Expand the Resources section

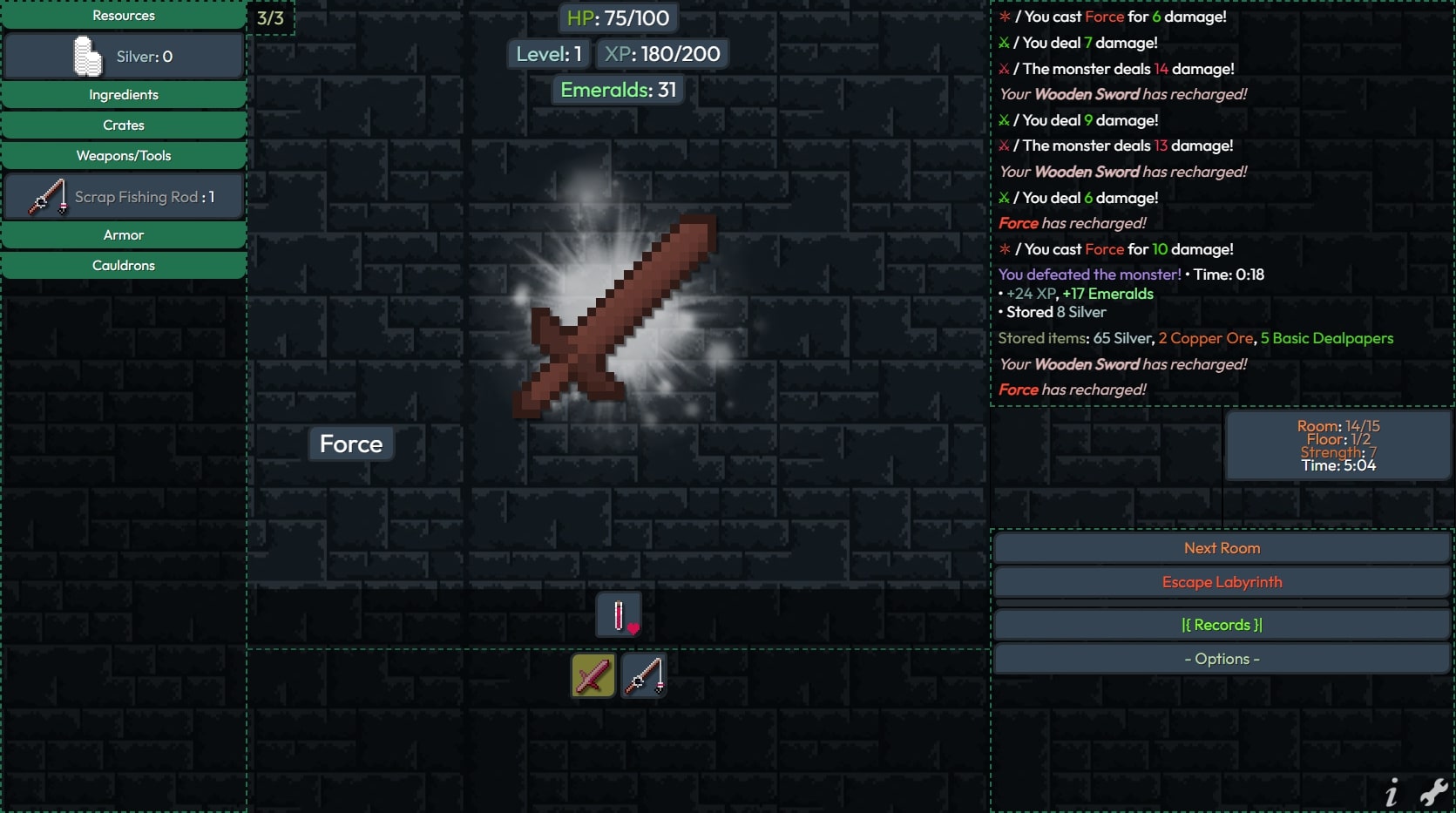coord(124,16)
